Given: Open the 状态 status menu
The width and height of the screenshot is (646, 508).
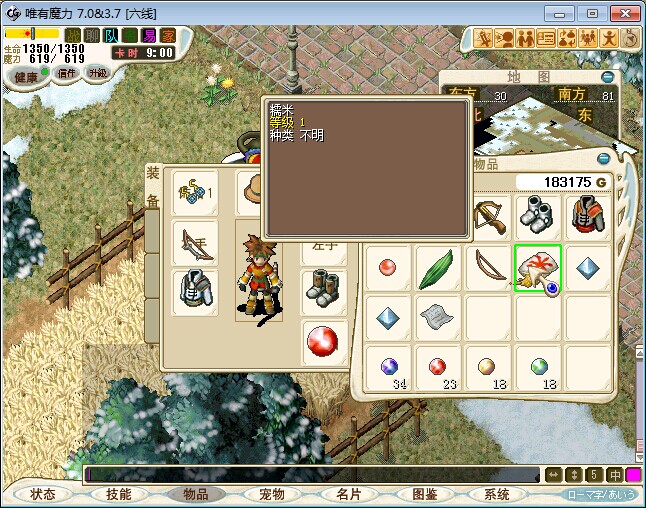Looking at the screenshot, I should [43, 494].
